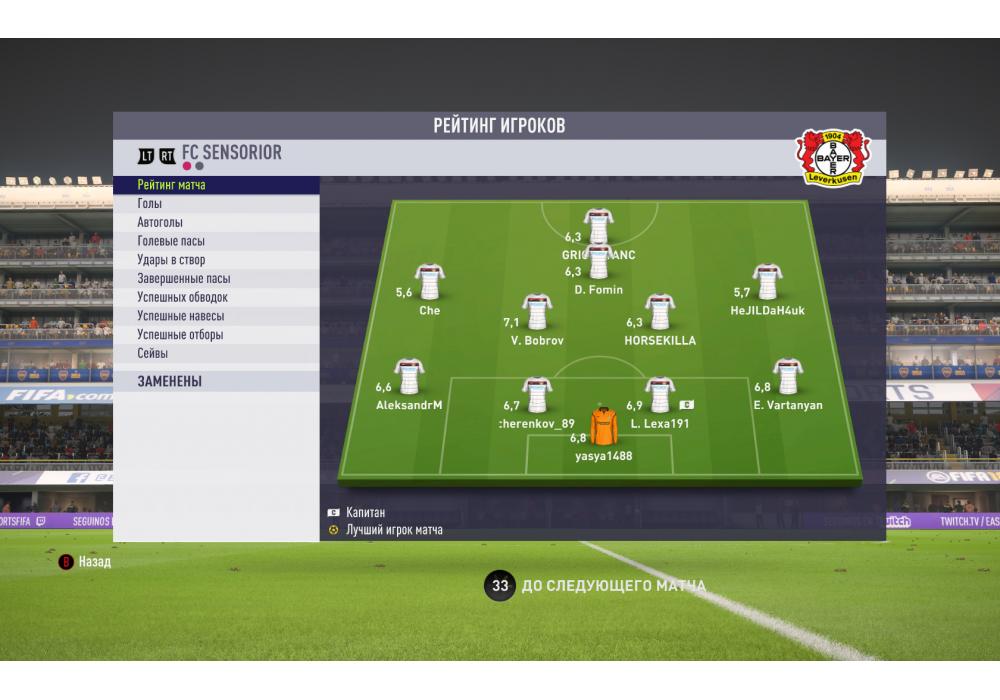
Task: Select captain L. Lexa191 on the pitch
Action: 659,396
